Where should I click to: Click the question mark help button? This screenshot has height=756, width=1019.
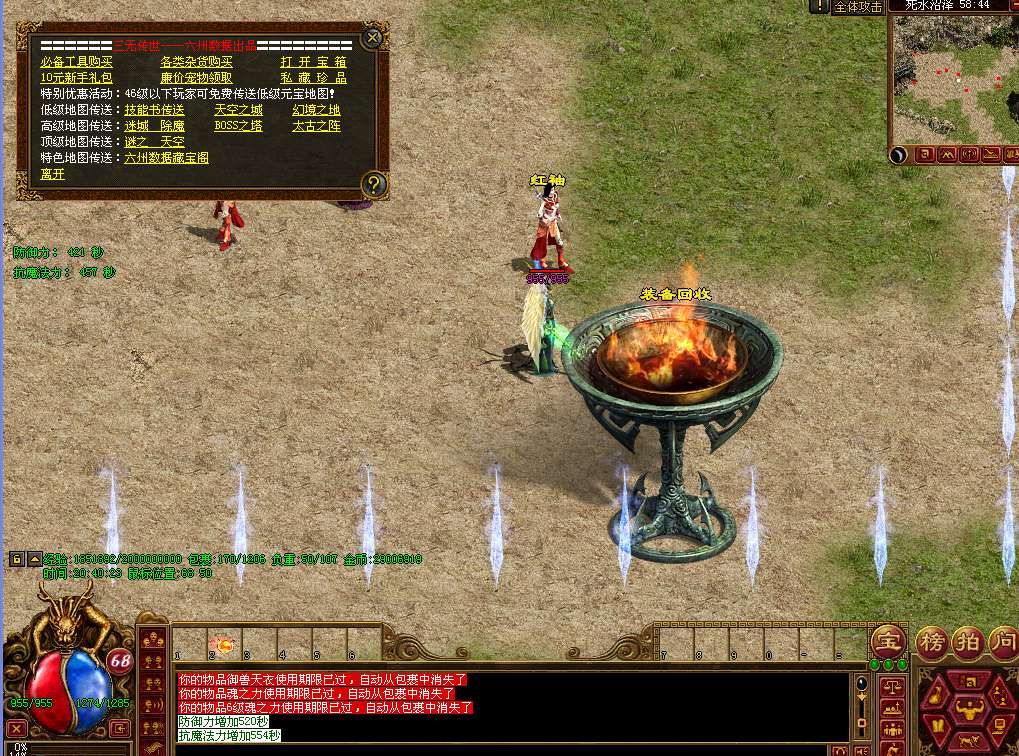coord(373,184)
